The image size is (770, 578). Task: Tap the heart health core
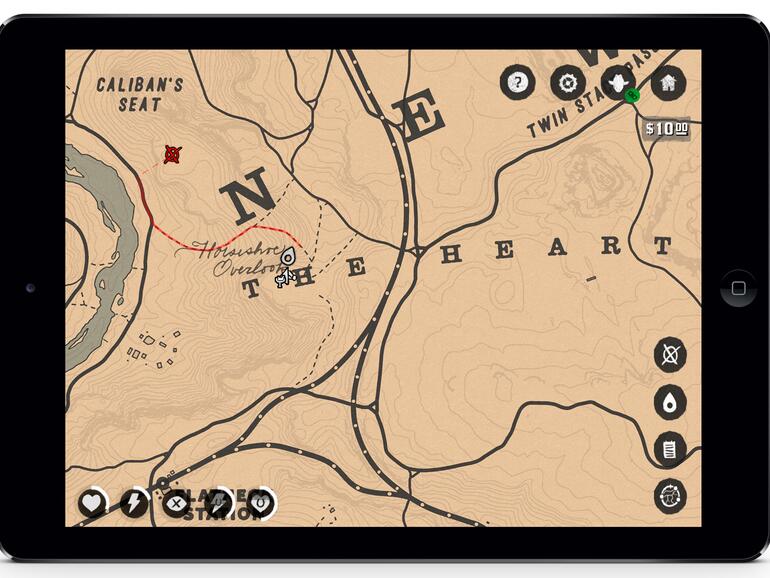click(x=92, y=503)
